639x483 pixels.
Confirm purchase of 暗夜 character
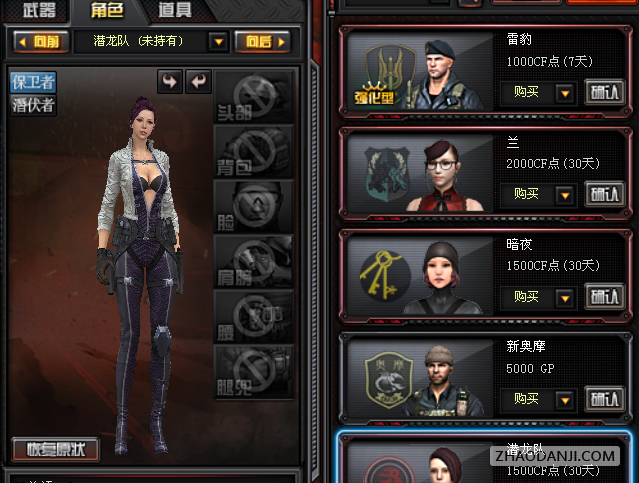pos(603,297)
